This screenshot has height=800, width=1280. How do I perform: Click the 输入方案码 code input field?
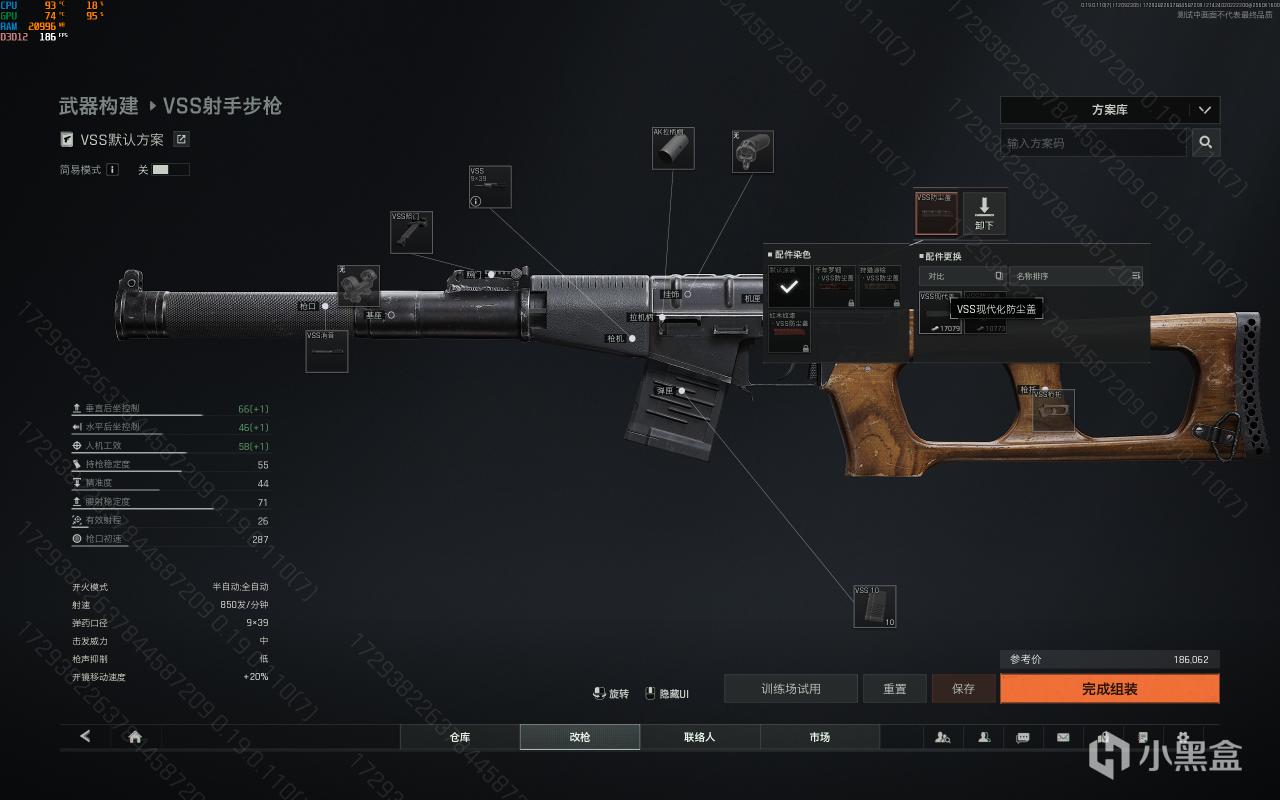click(1094, 143)
